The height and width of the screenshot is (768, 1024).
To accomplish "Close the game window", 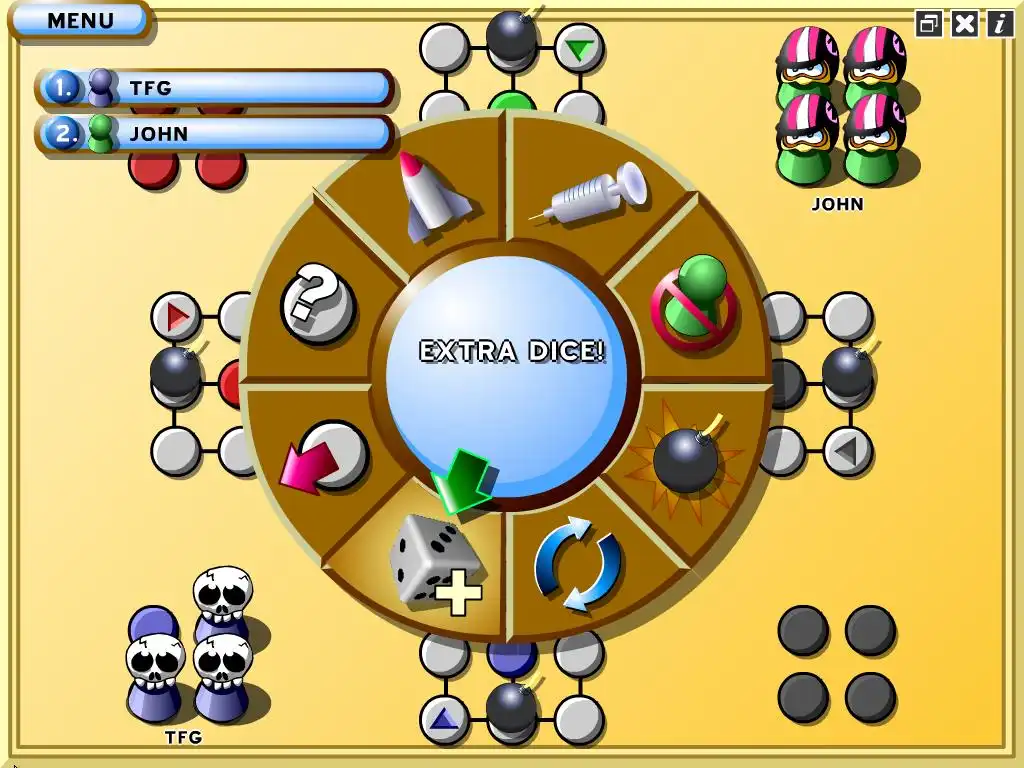I will pos(965,24).
